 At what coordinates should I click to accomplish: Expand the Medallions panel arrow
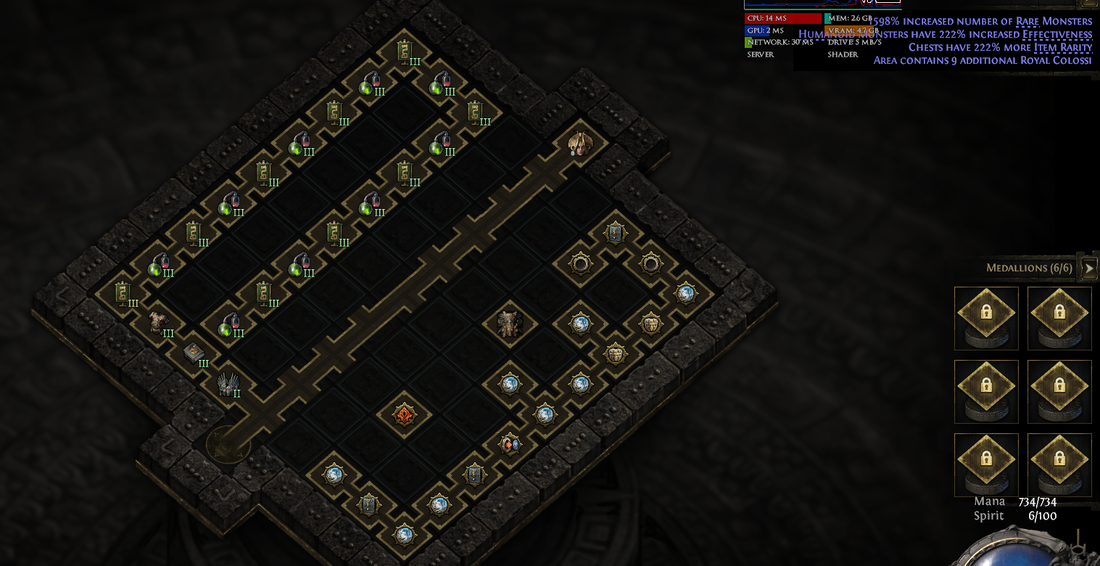pos(1089,268)
